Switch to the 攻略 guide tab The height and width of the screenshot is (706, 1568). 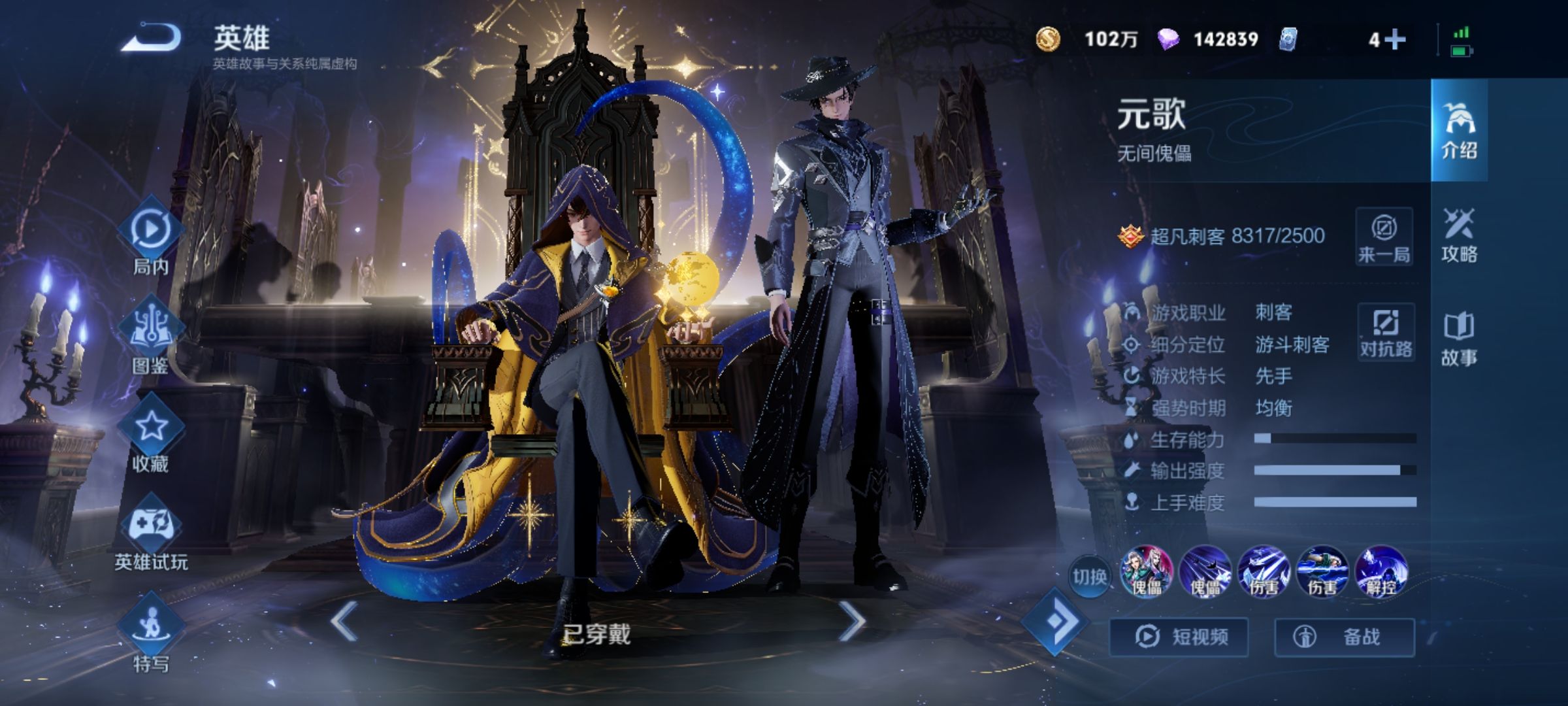point(1459,235)
